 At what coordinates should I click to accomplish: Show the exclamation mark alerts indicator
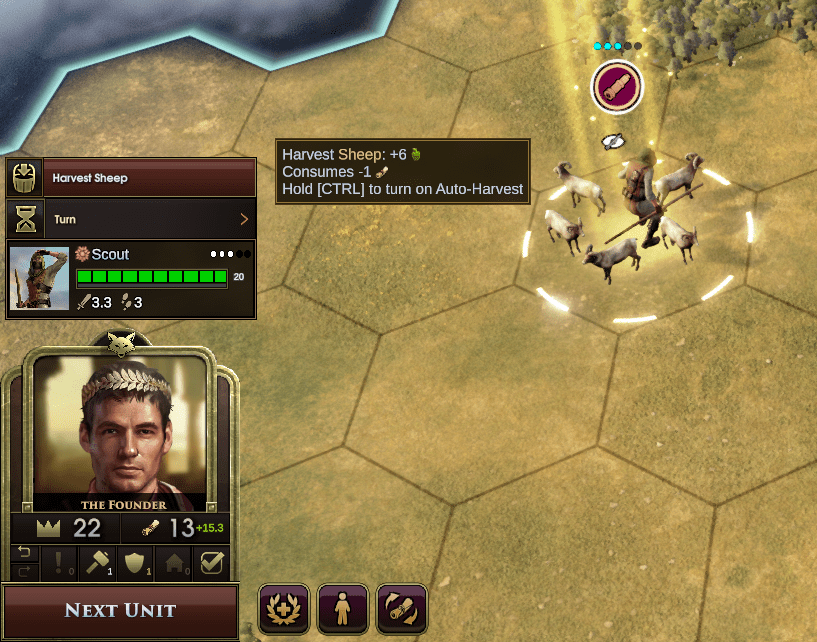[x=58, y=563]
